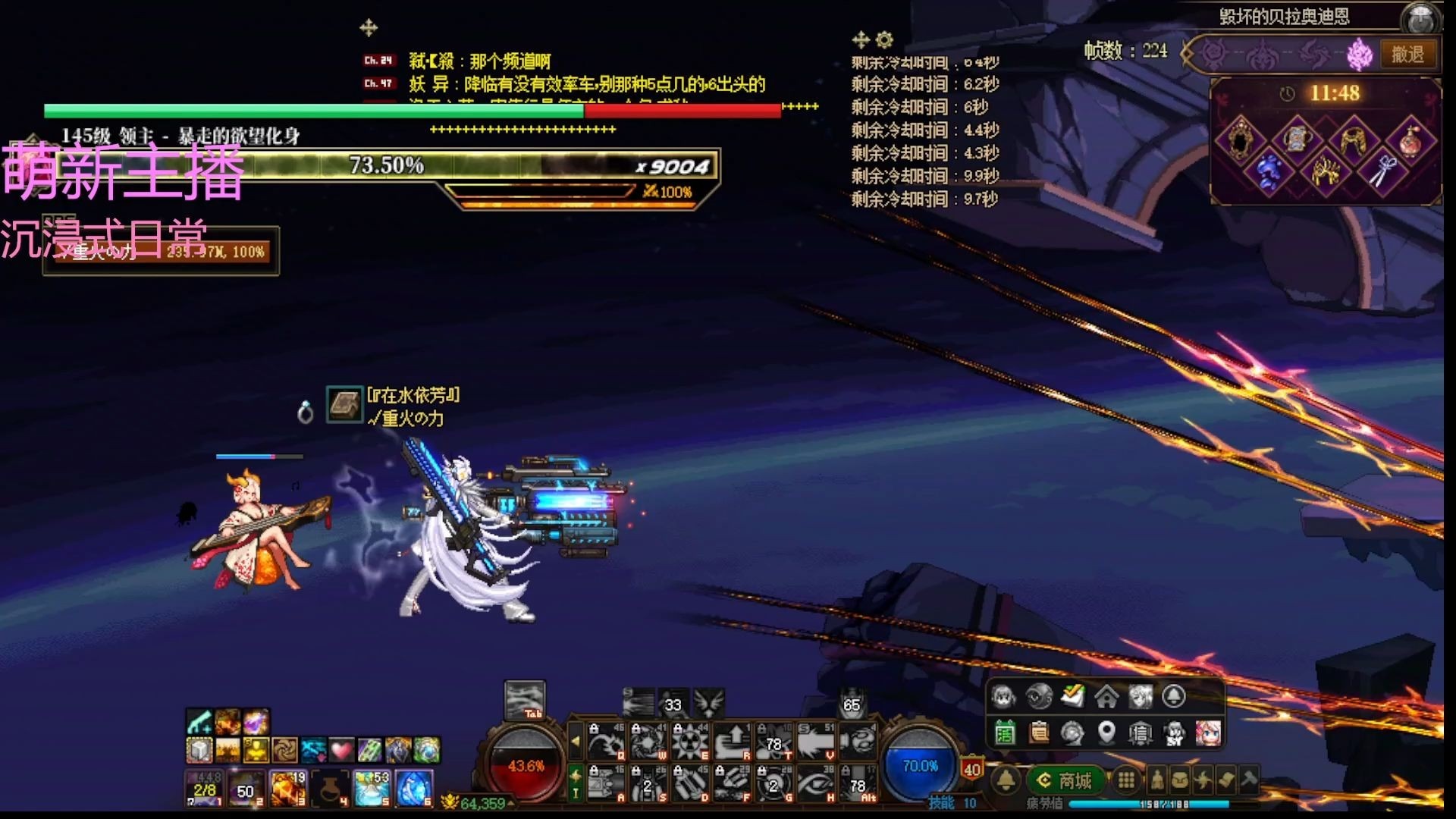Open the 商城 shop
Screen dimensions: 1456x819
(1065, 780)
